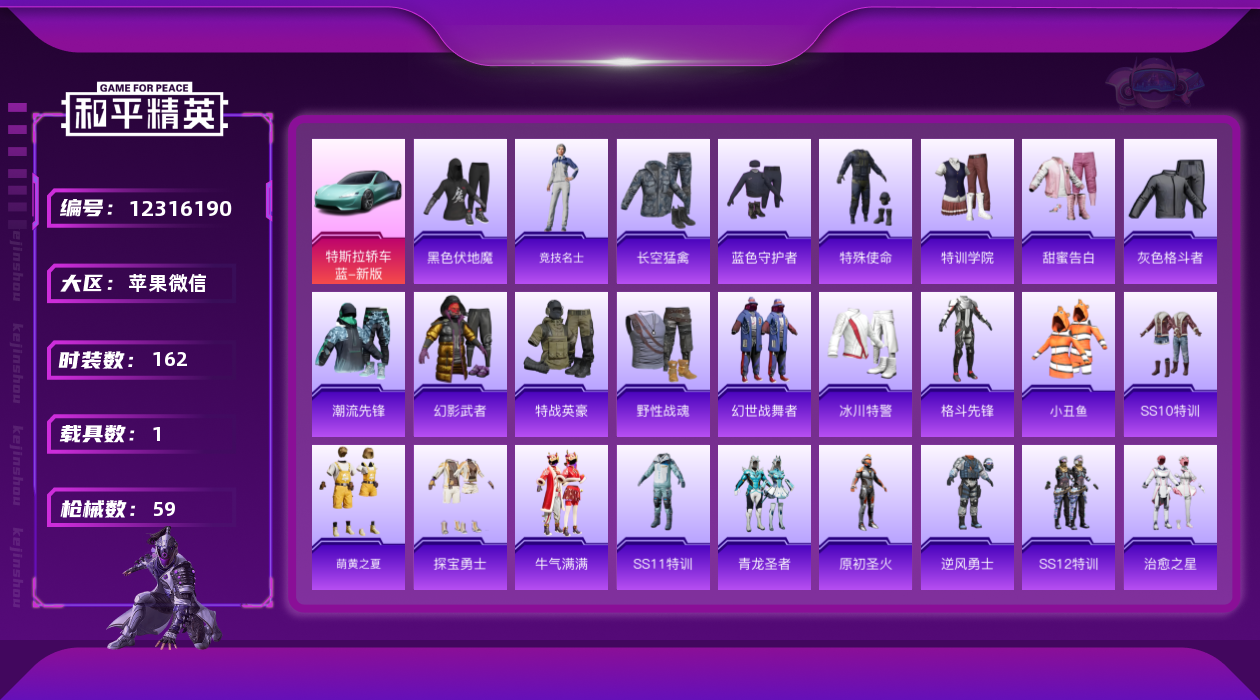Screen dimensions: 1260x700
Task: Select the yellow 萌黄之夏 outfit
Action: 358,517
